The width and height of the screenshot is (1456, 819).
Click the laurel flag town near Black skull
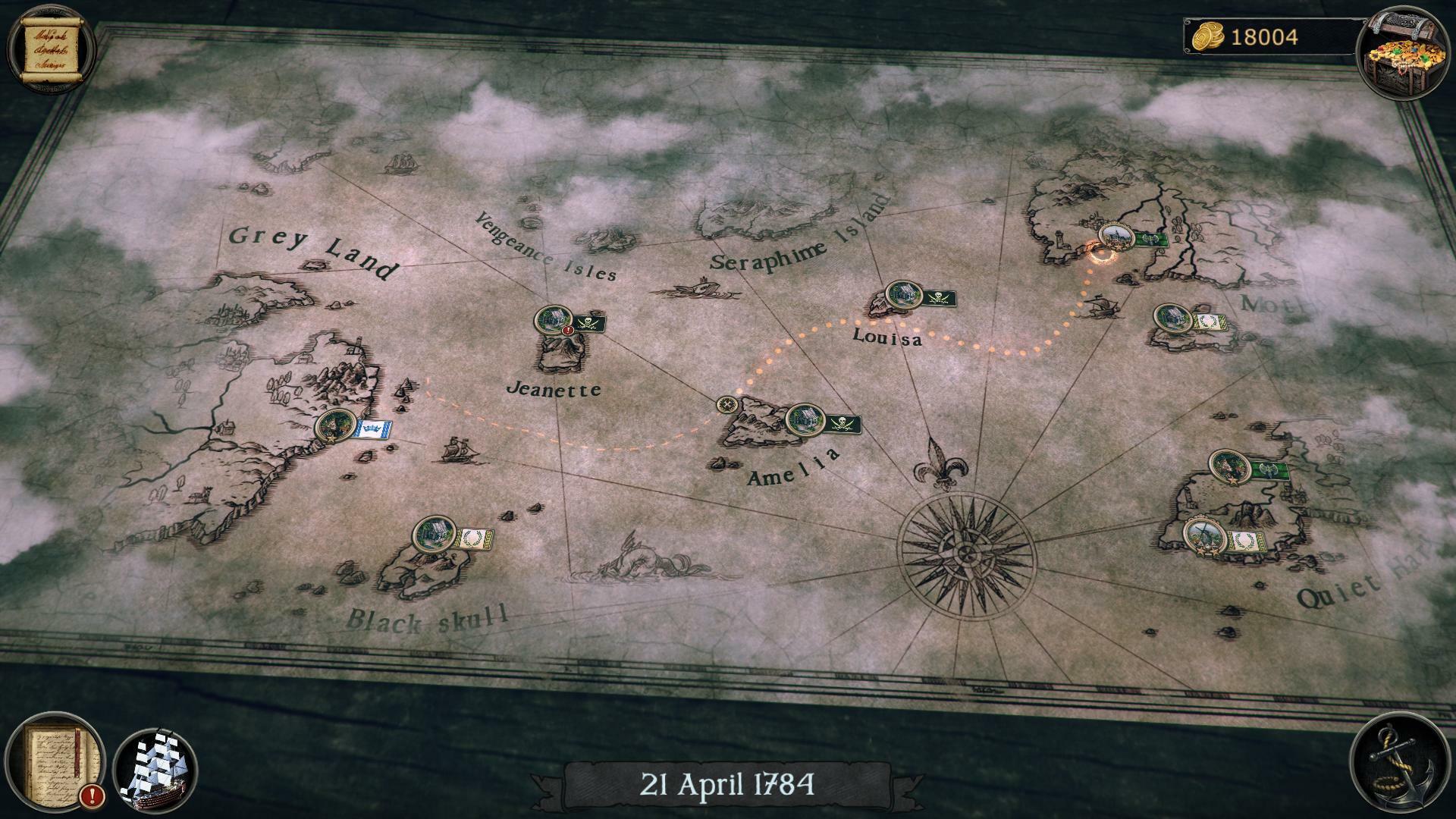coord(435,531)
